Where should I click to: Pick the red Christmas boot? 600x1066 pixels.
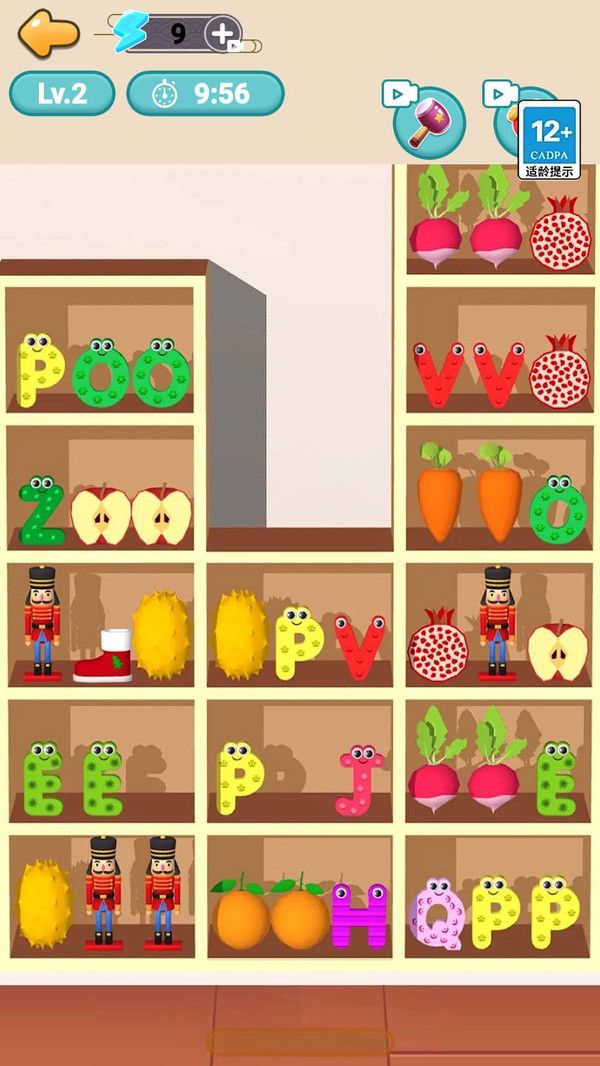[103, 656]
